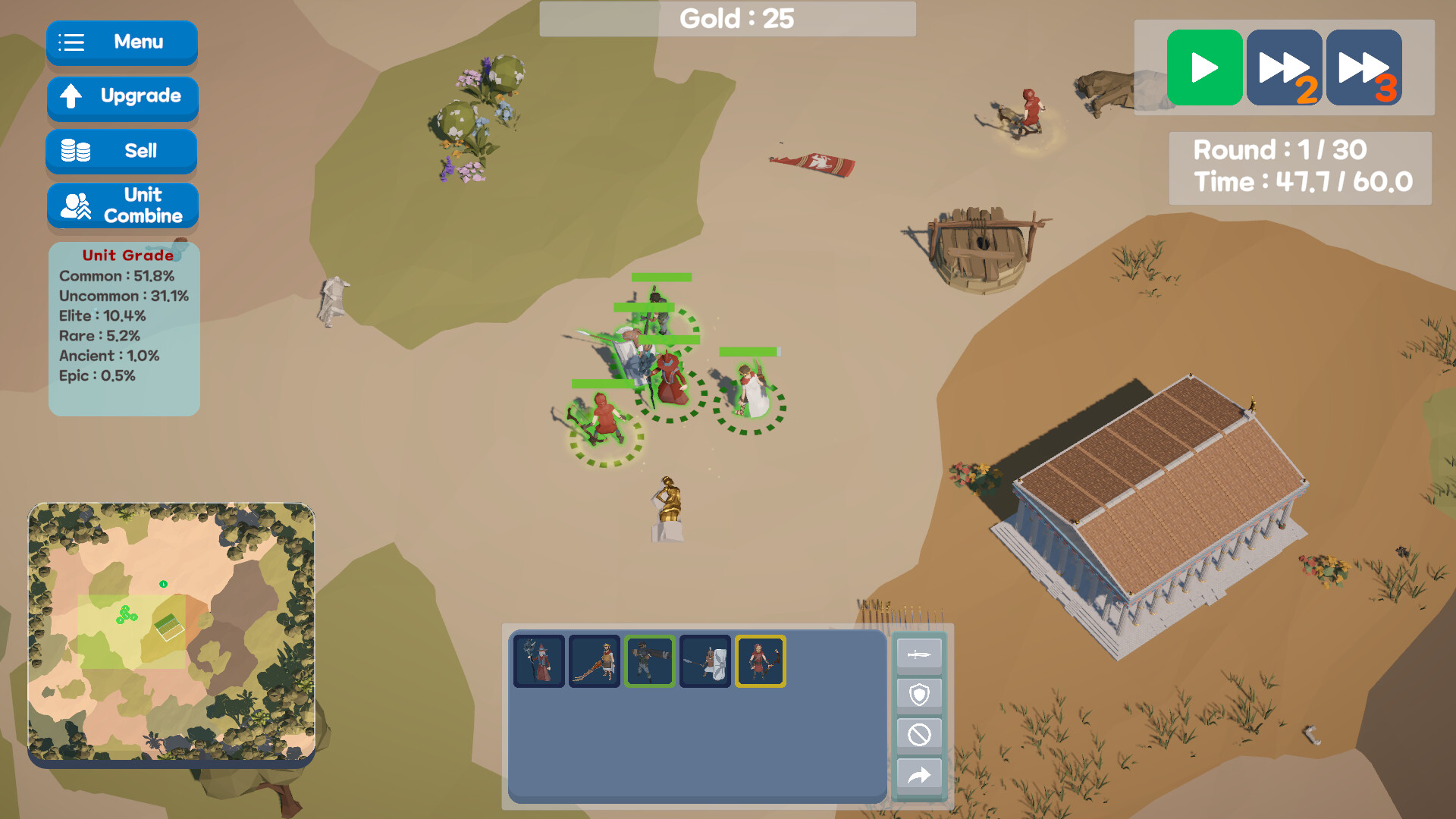This screenshot has height=819, width=1456.
Task: Select the cancel stop command icon
Action: pos(919,734)
